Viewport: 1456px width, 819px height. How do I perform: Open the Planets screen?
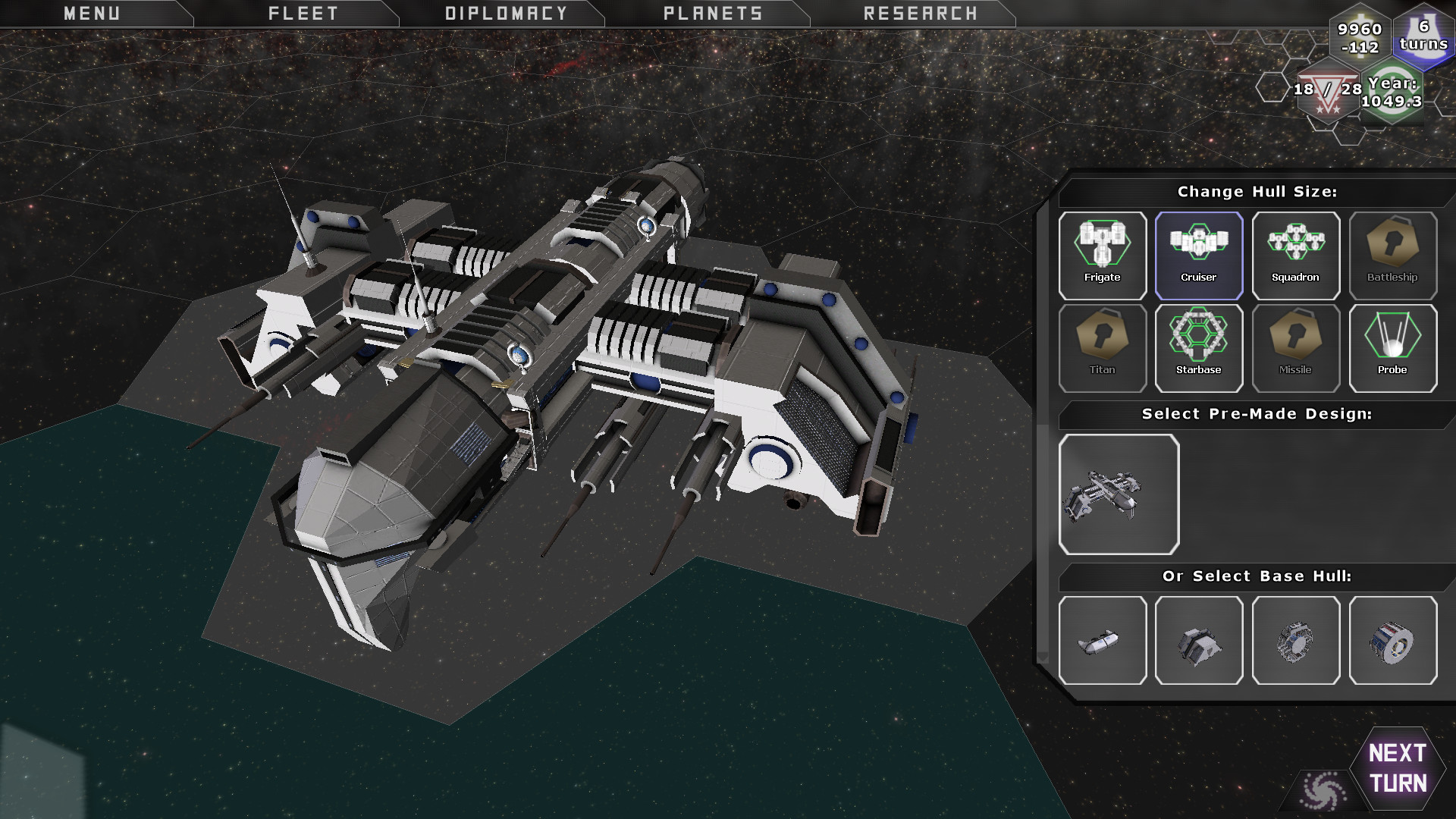(714, 13)
